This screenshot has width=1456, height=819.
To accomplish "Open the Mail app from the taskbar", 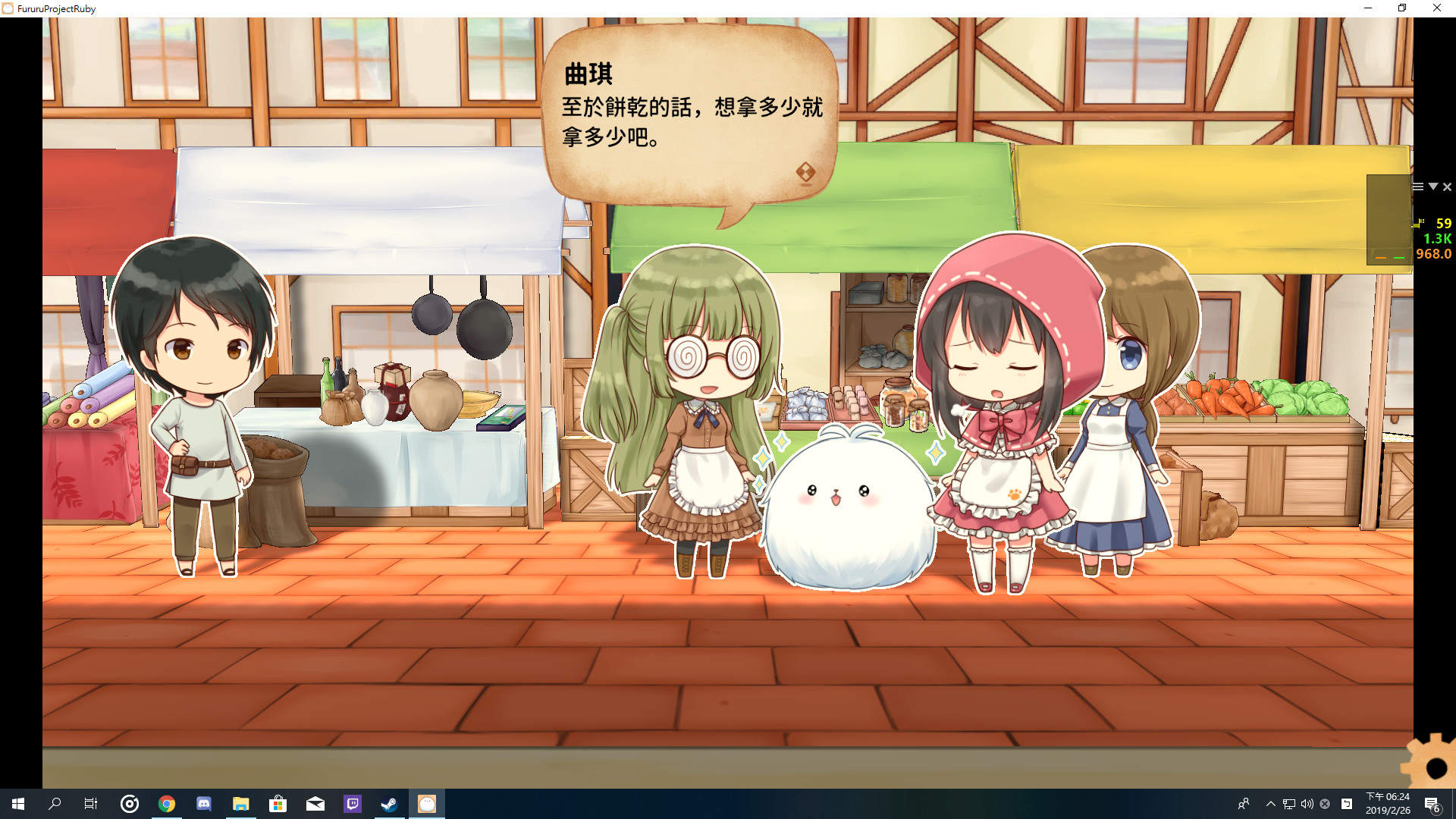I will (x=314, y=805).
